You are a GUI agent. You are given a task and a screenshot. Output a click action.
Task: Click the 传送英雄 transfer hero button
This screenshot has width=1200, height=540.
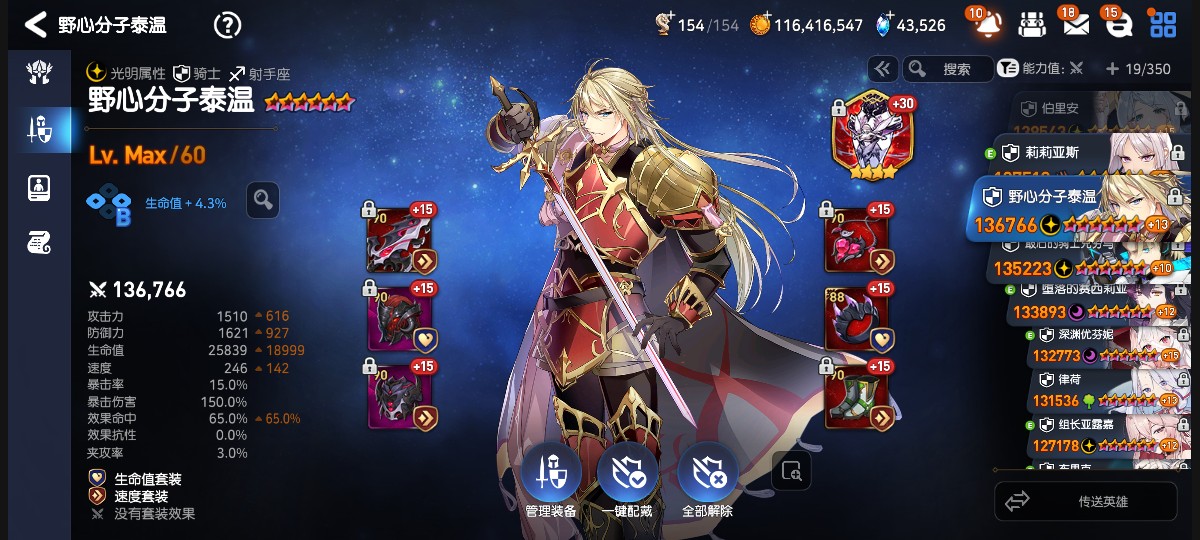click(1086, 501)
